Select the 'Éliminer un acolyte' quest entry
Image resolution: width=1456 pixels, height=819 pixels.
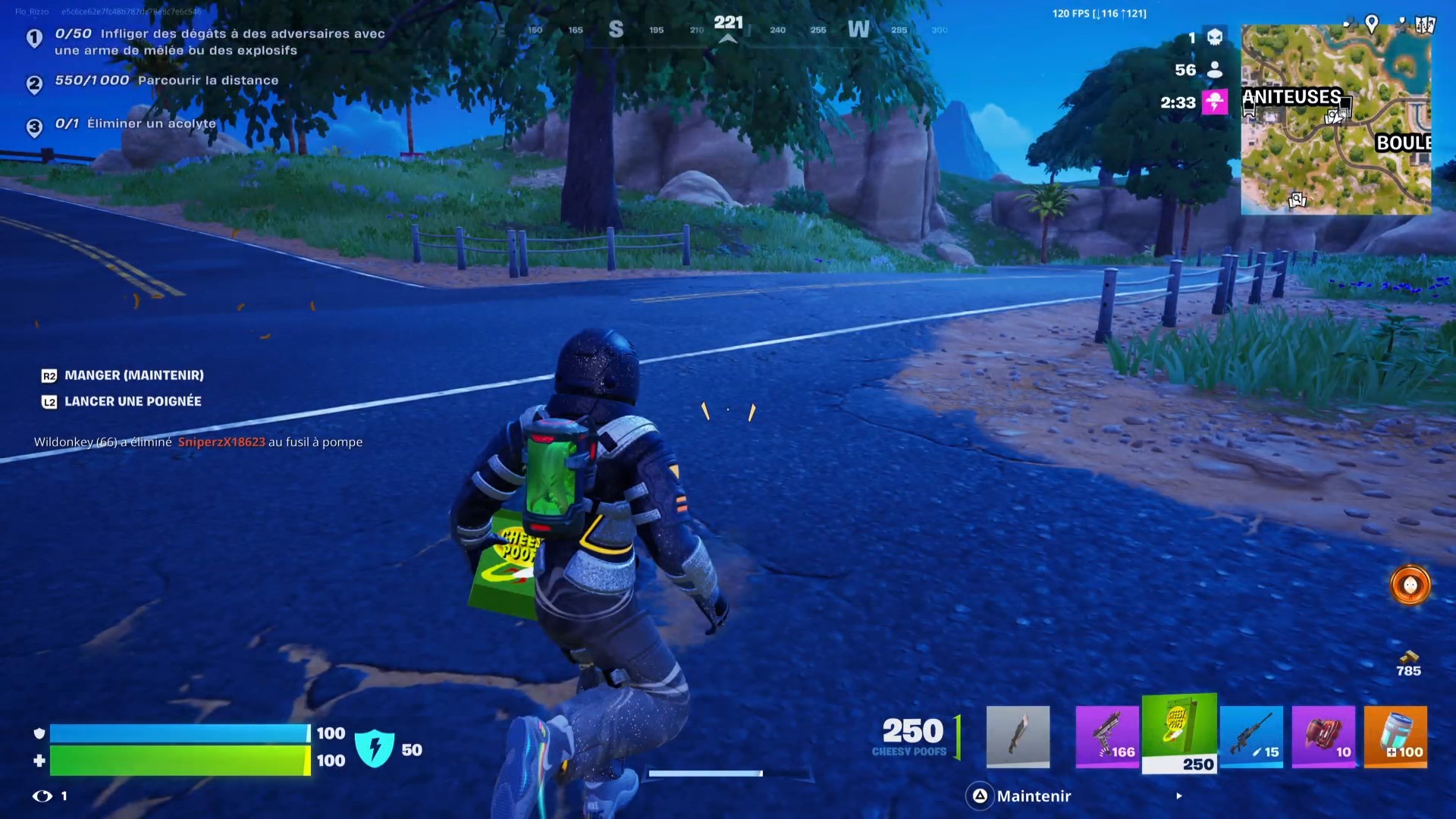[x=150, y=123]
